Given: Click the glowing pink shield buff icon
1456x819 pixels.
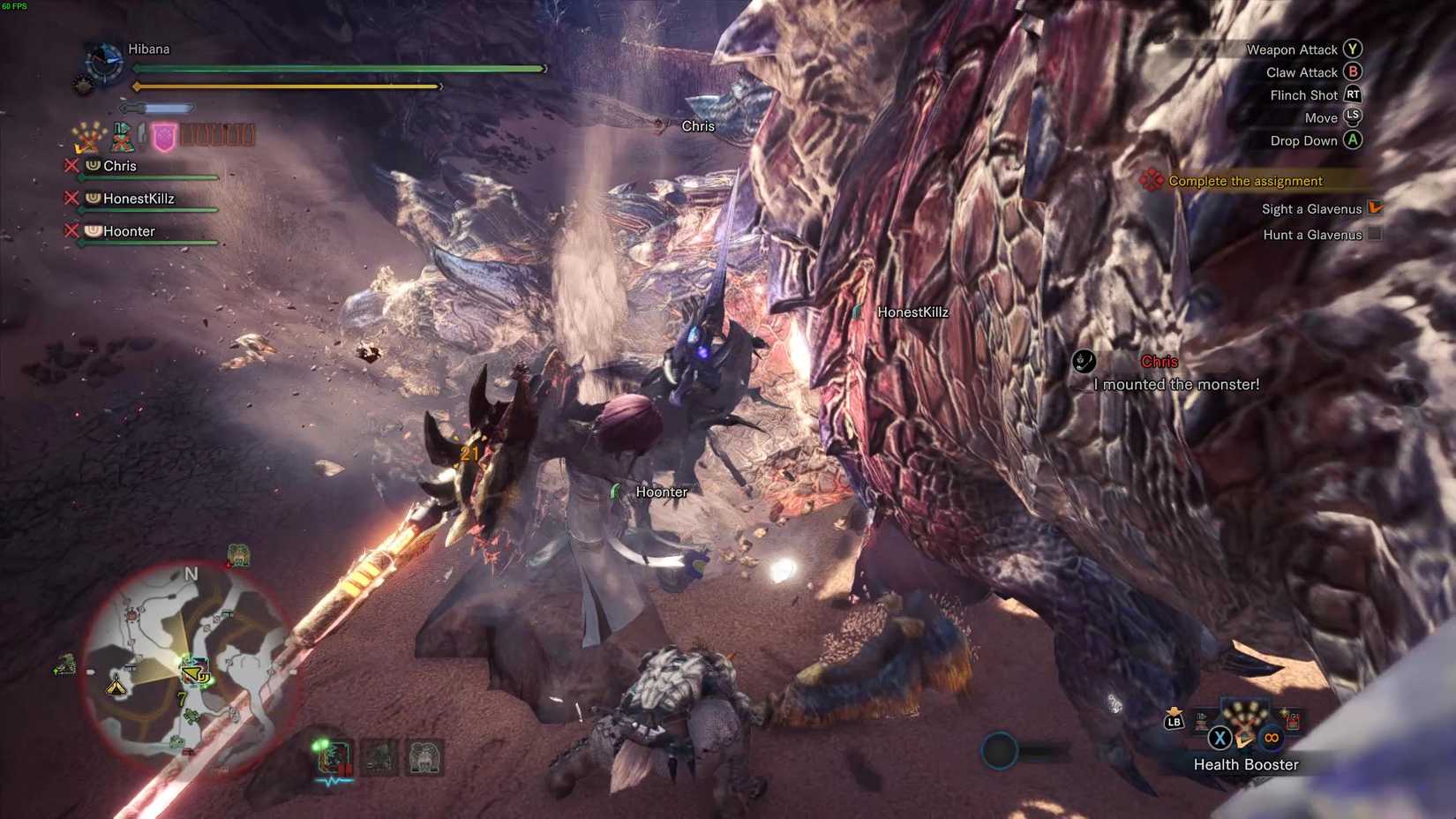Looking at the screenshot, I should click(163, 137).
